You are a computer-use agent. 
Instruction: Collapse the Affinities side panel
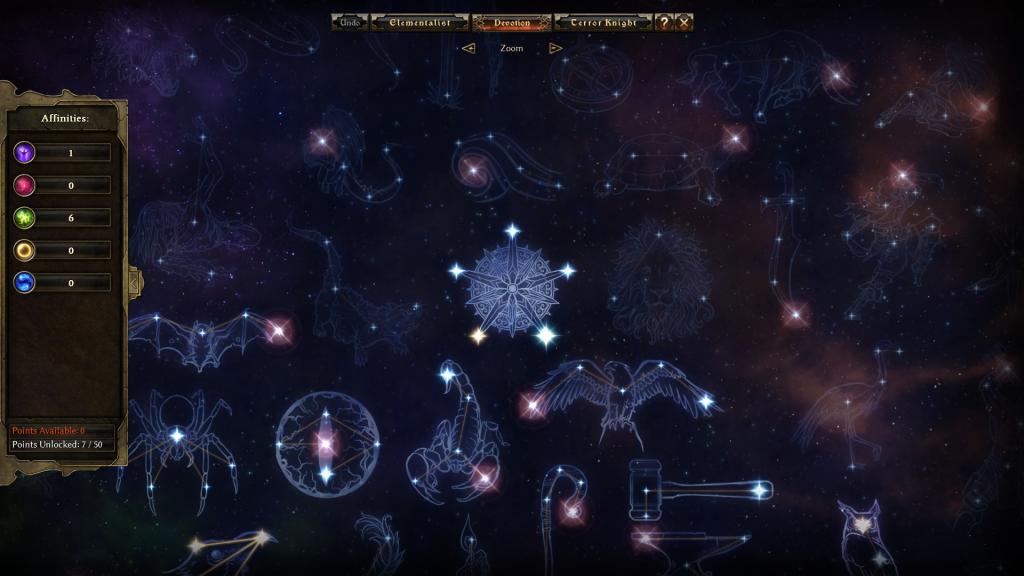[135, 283]
